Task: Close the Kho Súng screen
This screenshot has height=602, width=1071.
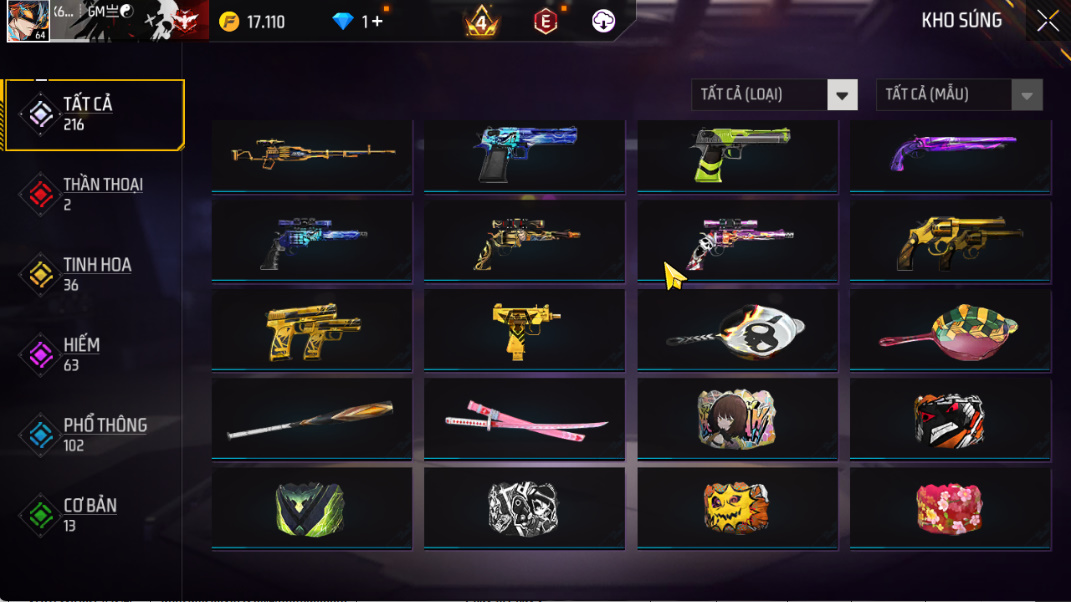Action: 1047,21
